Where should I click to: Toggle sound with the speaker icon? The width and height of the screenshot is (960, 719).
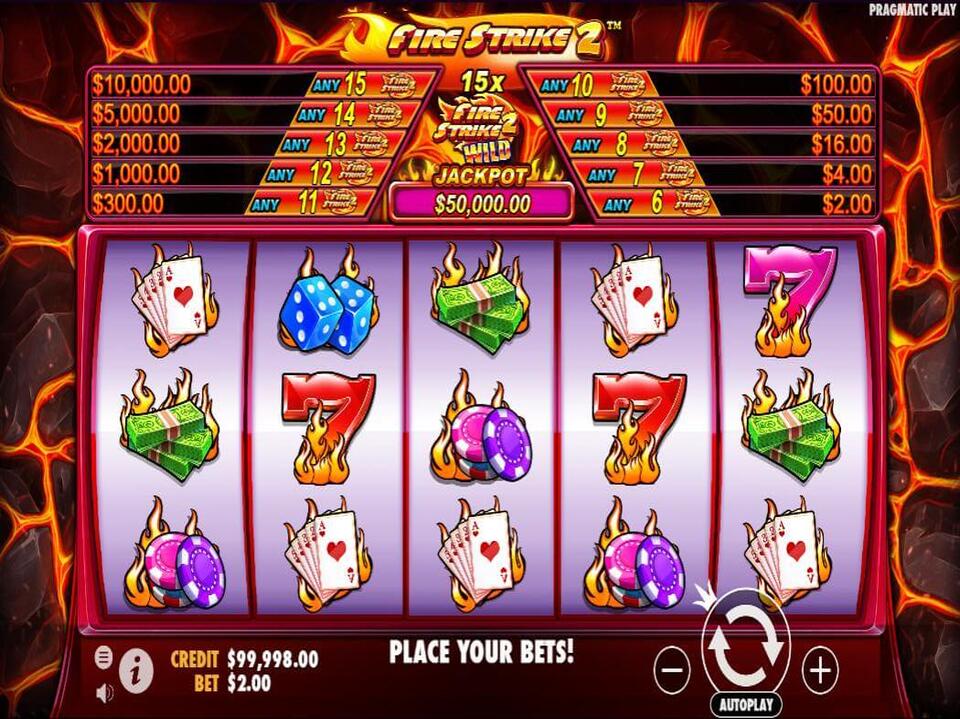pos(104,691)
